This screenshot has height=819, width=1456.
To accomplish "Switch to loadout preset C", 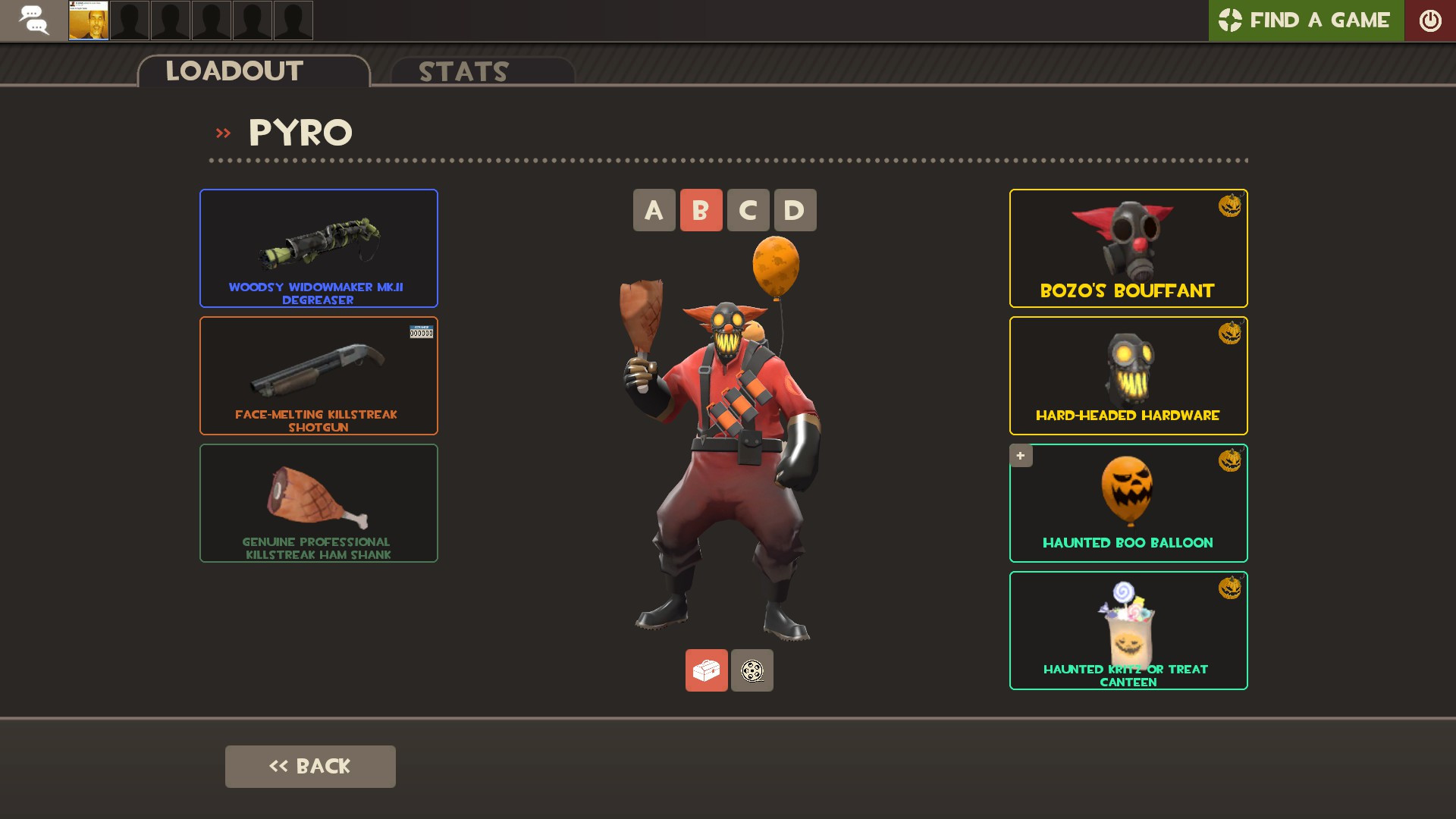I will (x=748, y=210).
